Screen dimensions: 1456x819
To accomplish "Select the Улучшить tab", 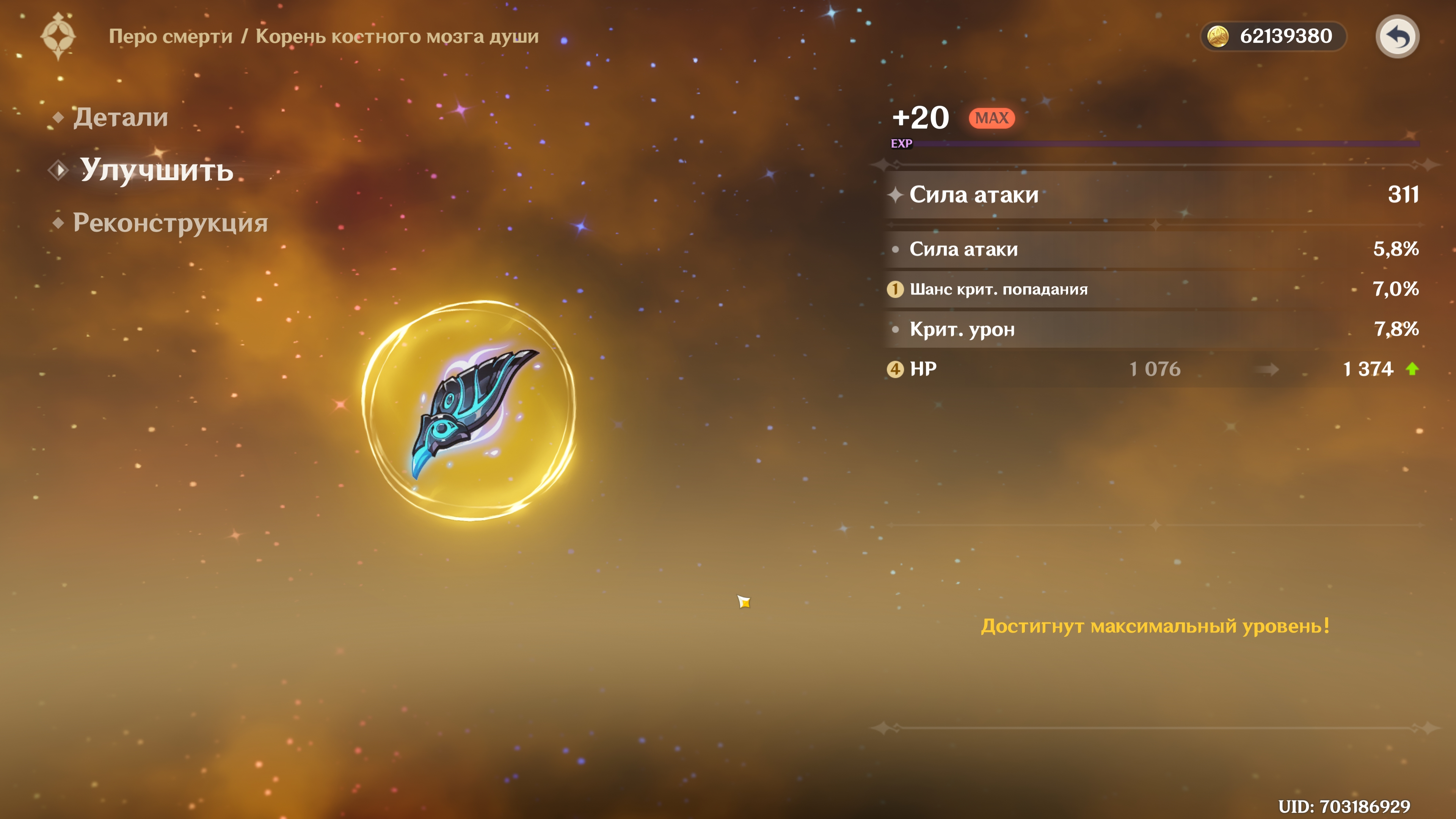I will click(x=156, y=169).
